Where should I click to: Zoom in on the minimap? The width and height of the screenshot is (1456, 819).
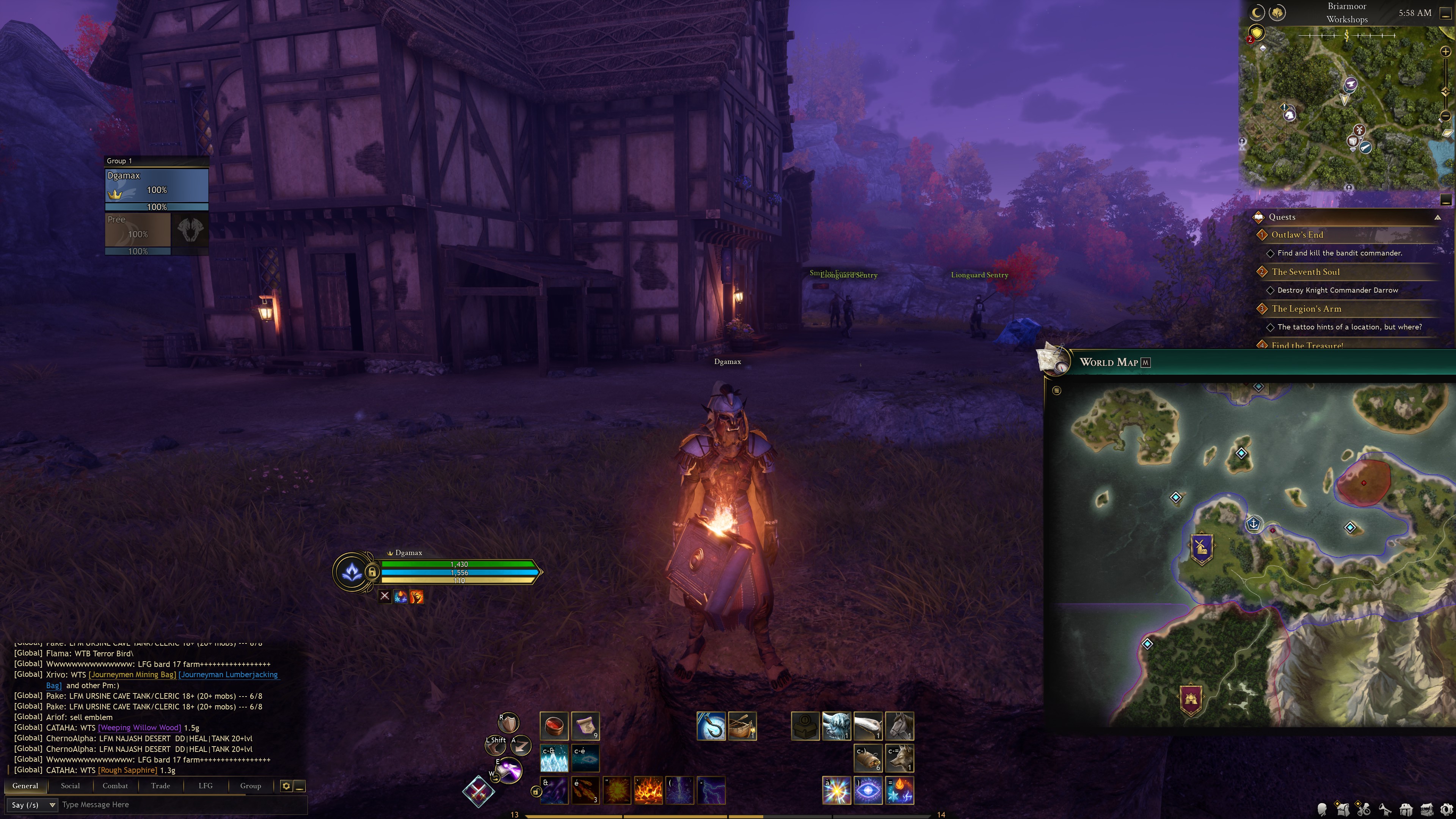[x=1445, y=52]
